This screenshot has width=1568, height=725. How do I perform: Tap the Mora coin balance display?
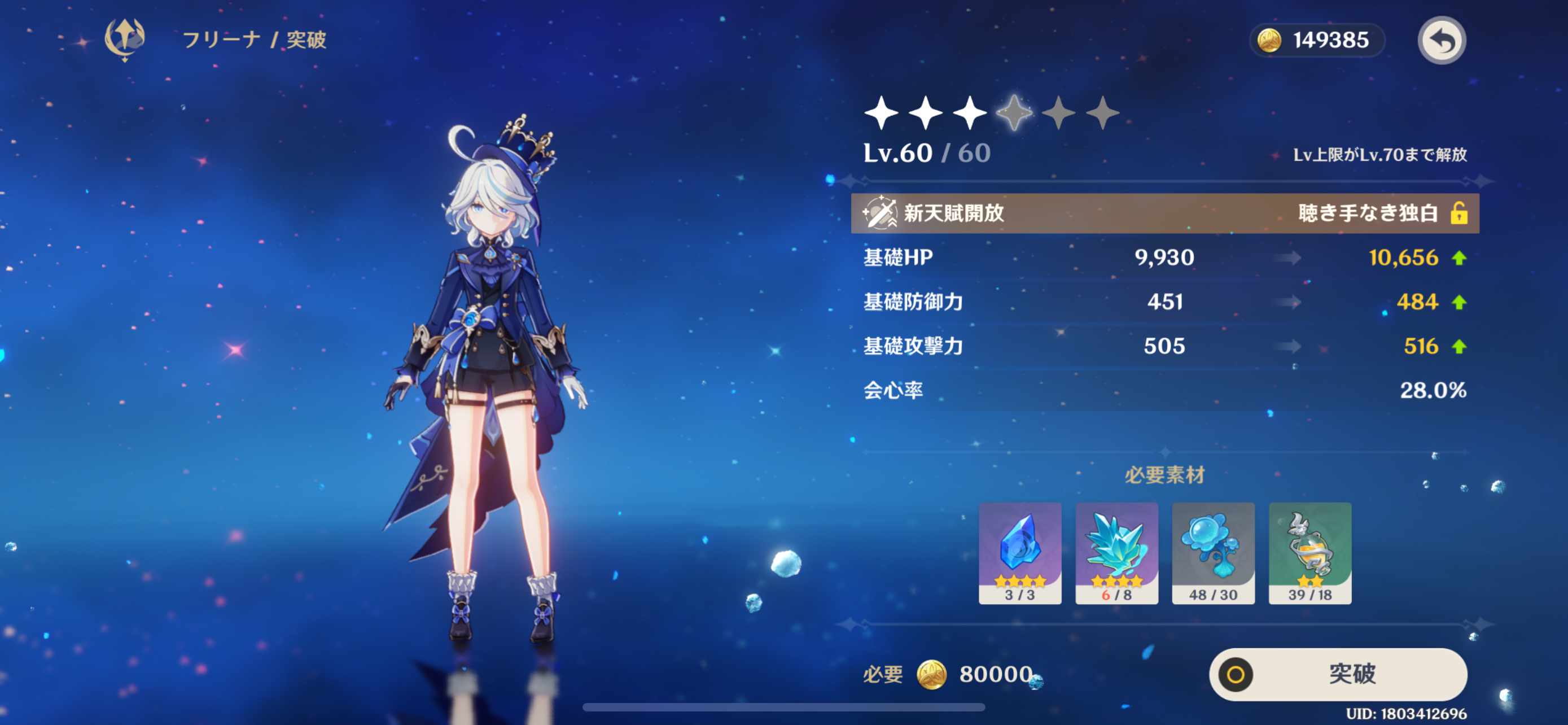pyautogui.click(x=1317, y=41)
